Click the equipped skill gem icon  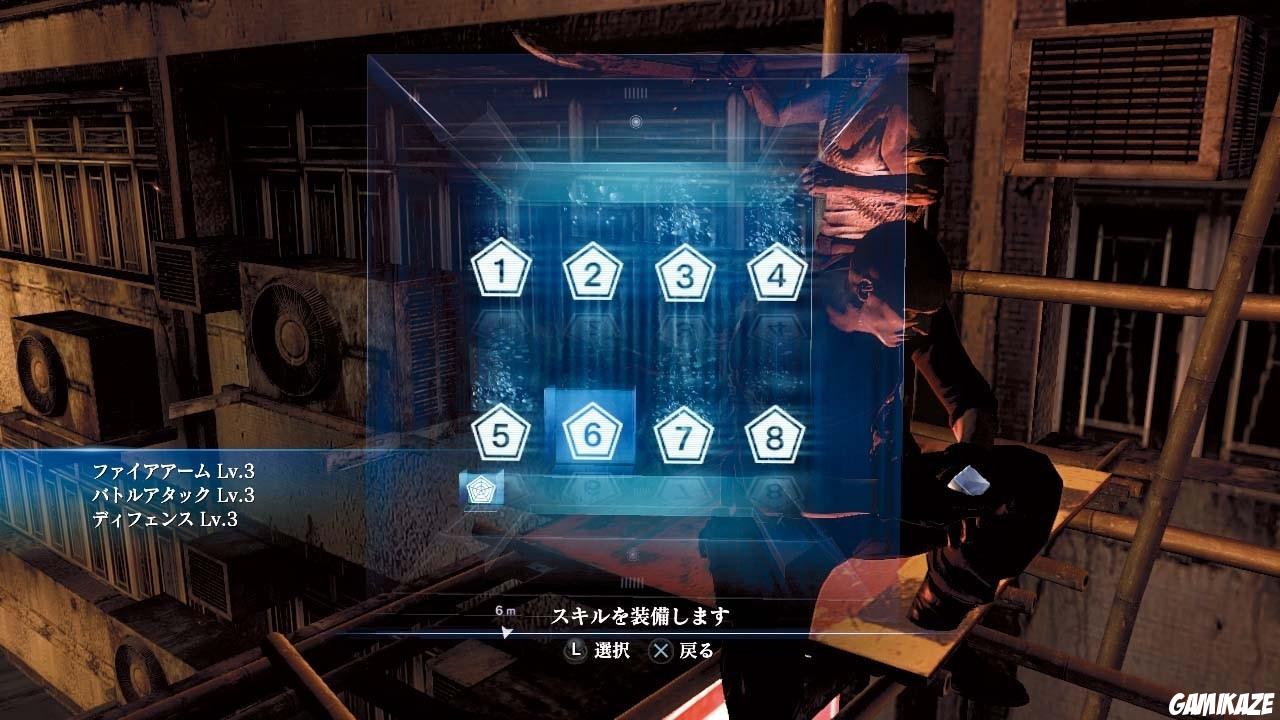coord(481,490)
